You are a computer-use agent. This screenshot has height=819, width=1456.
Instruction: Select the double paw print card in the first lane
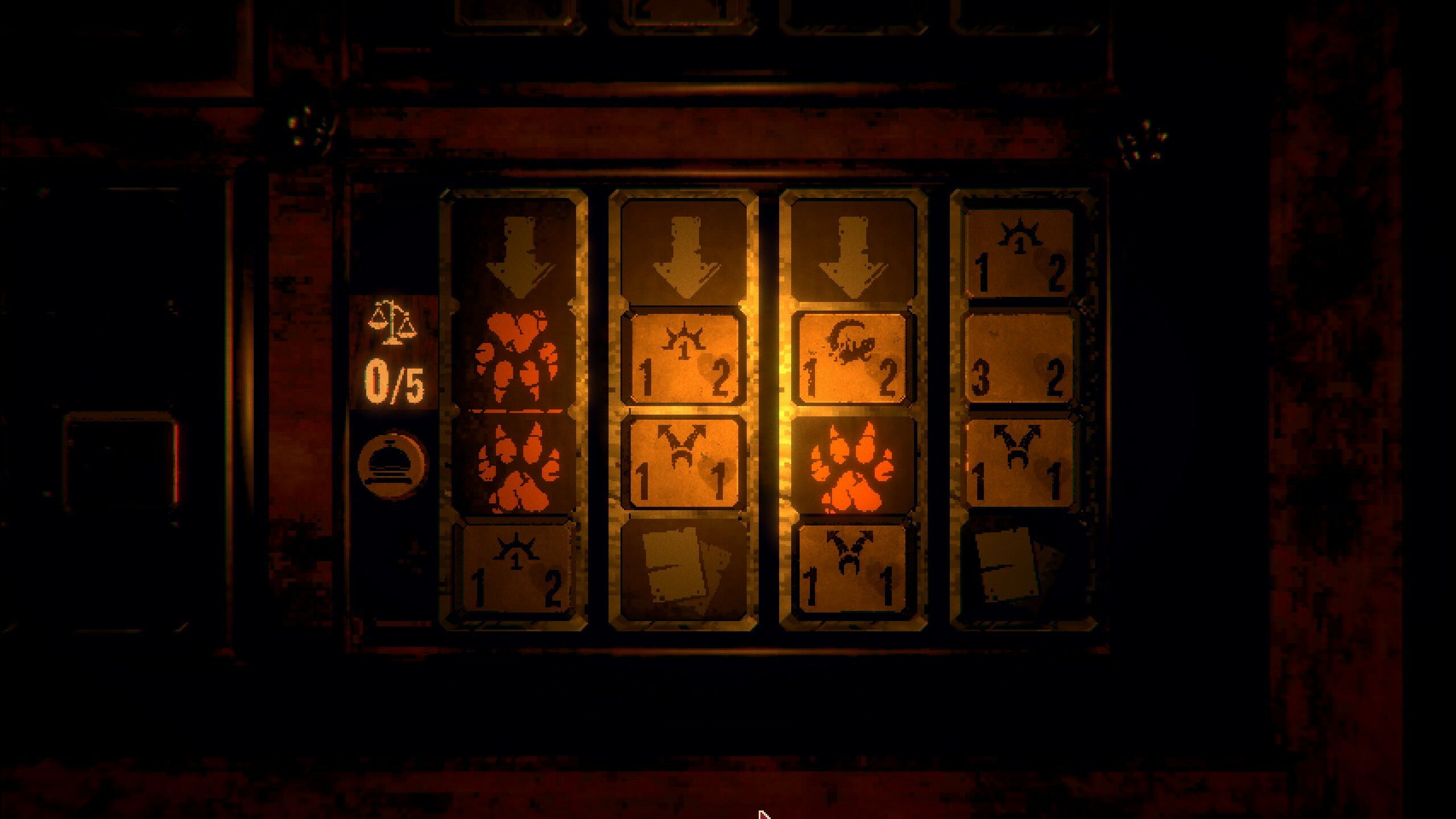tap(515, 409)
